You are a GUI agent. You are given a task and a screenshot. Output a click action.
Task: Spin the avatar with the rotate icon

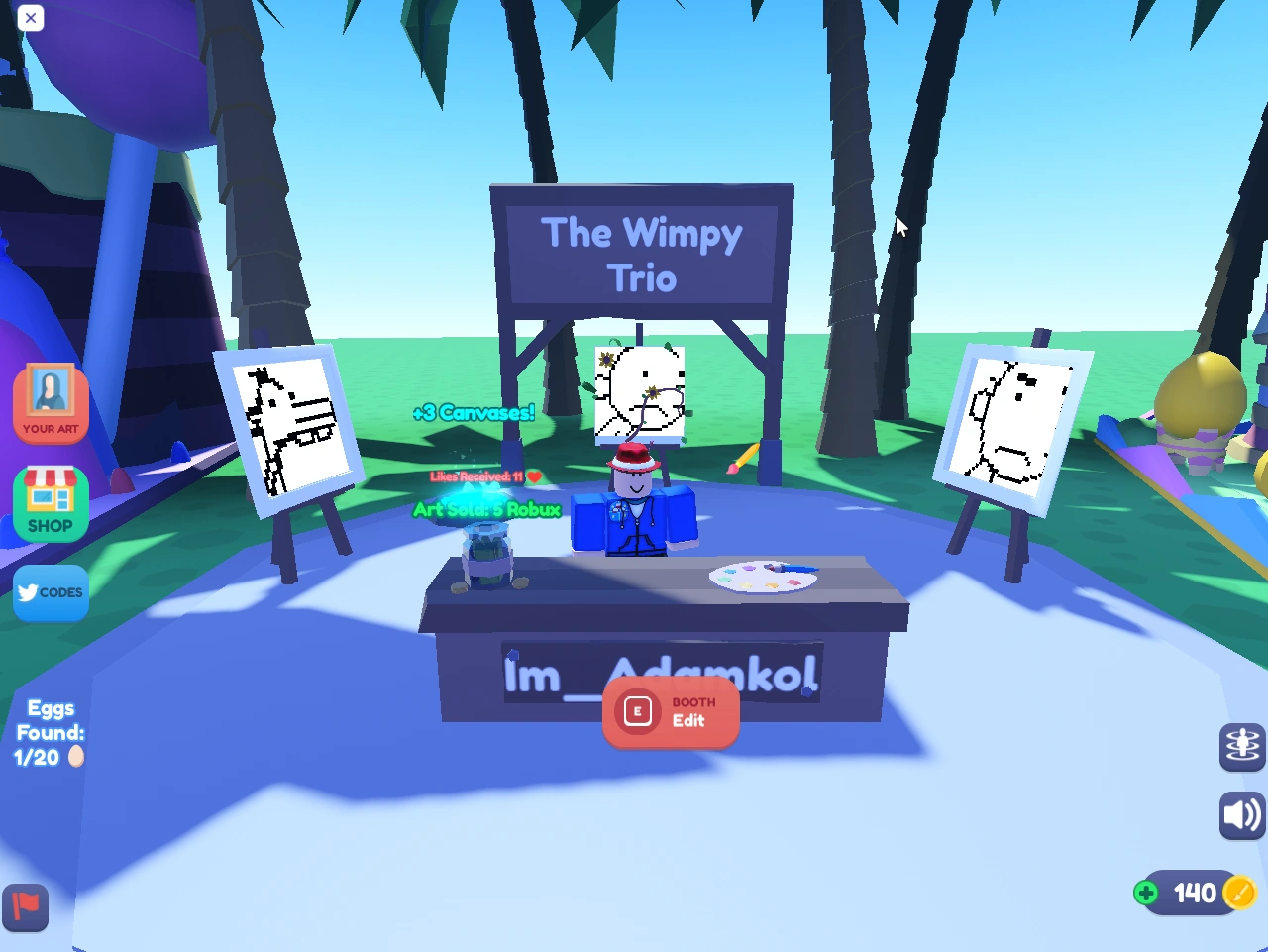tap(1241, 747)
